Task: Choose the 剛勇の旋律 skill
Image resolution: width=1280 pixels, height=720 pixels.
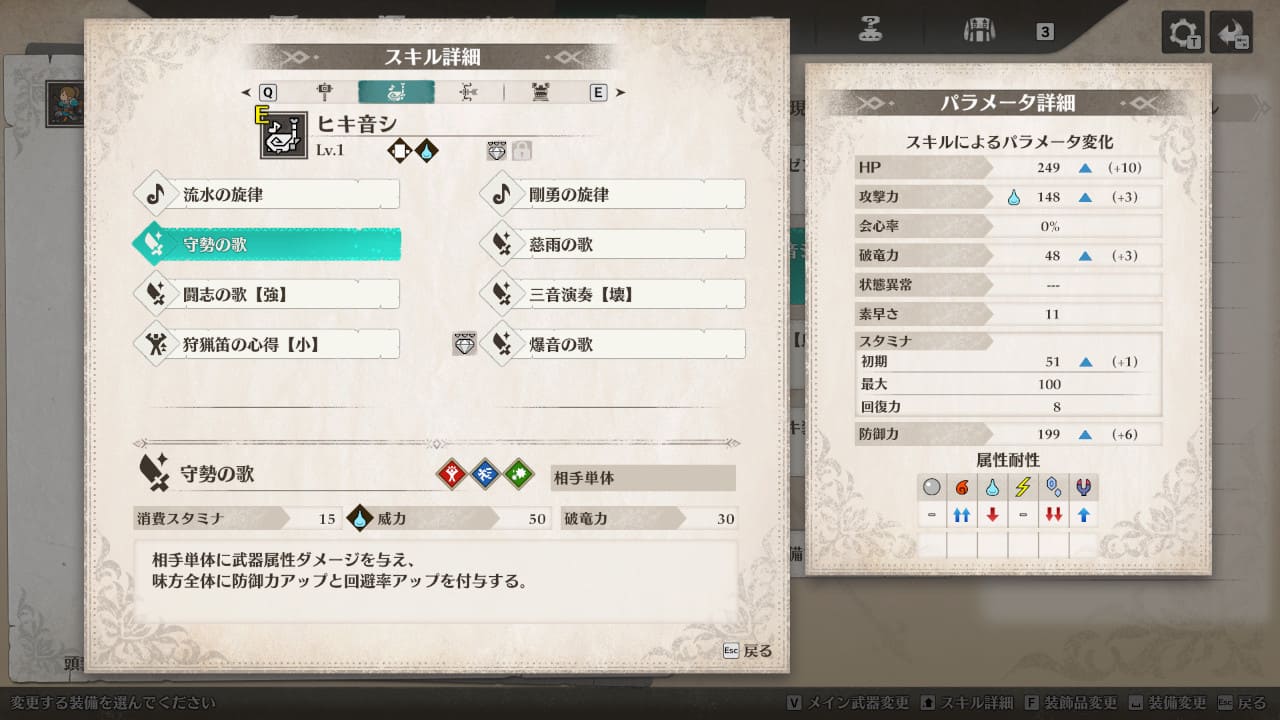Action: coord(612,195)
